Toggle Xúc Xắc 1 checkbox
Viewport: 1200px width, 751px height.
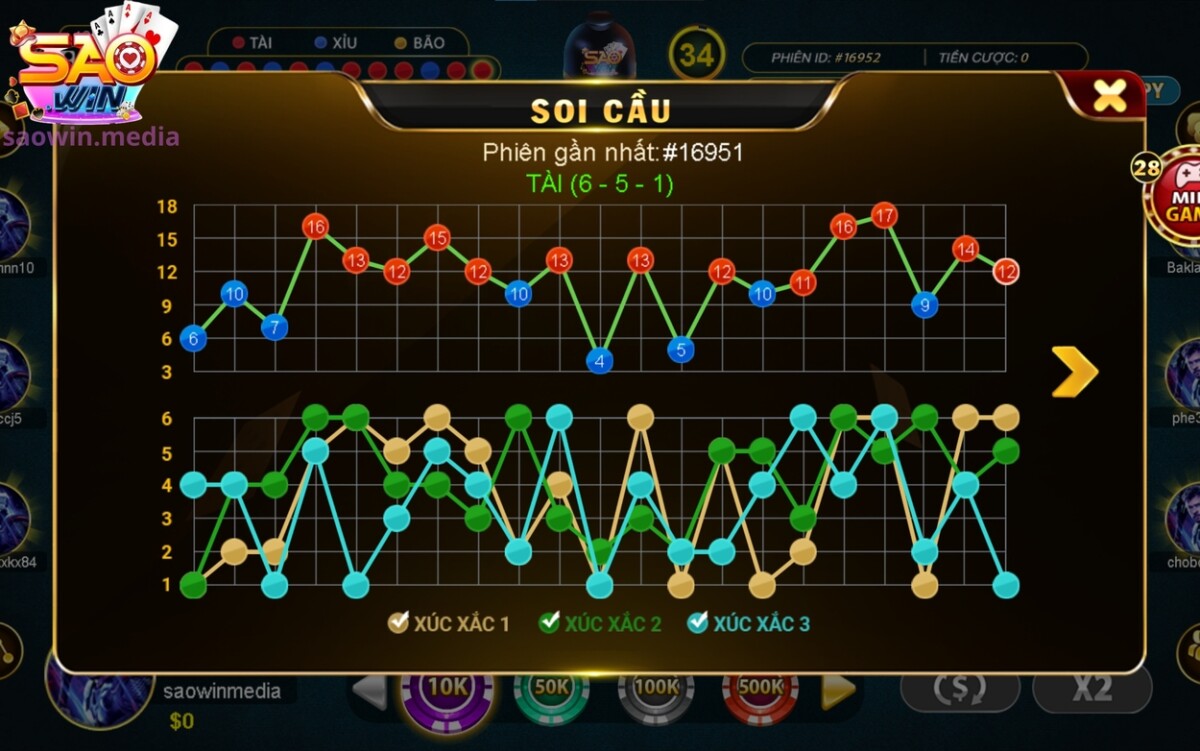point(399,623)
